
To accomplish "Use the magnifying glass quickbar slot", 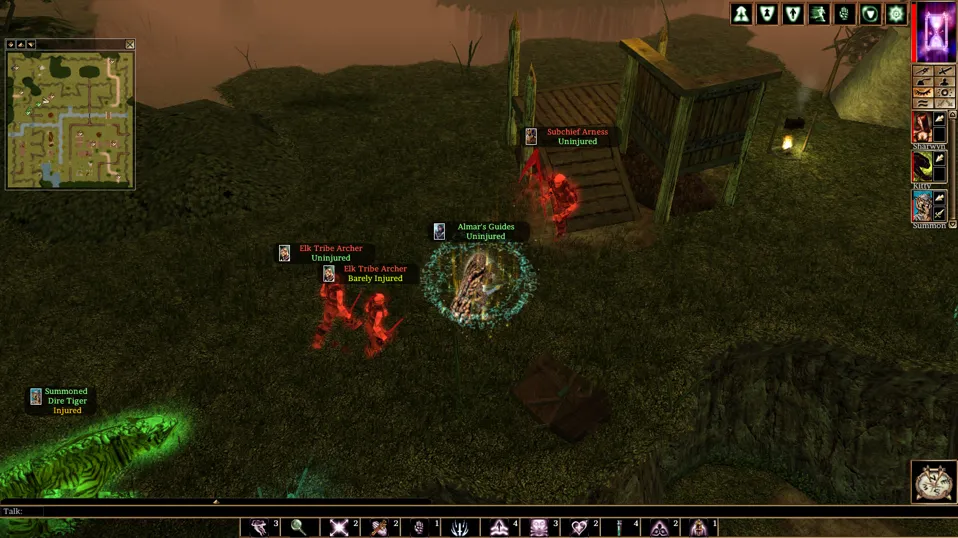I will [298, 527].
